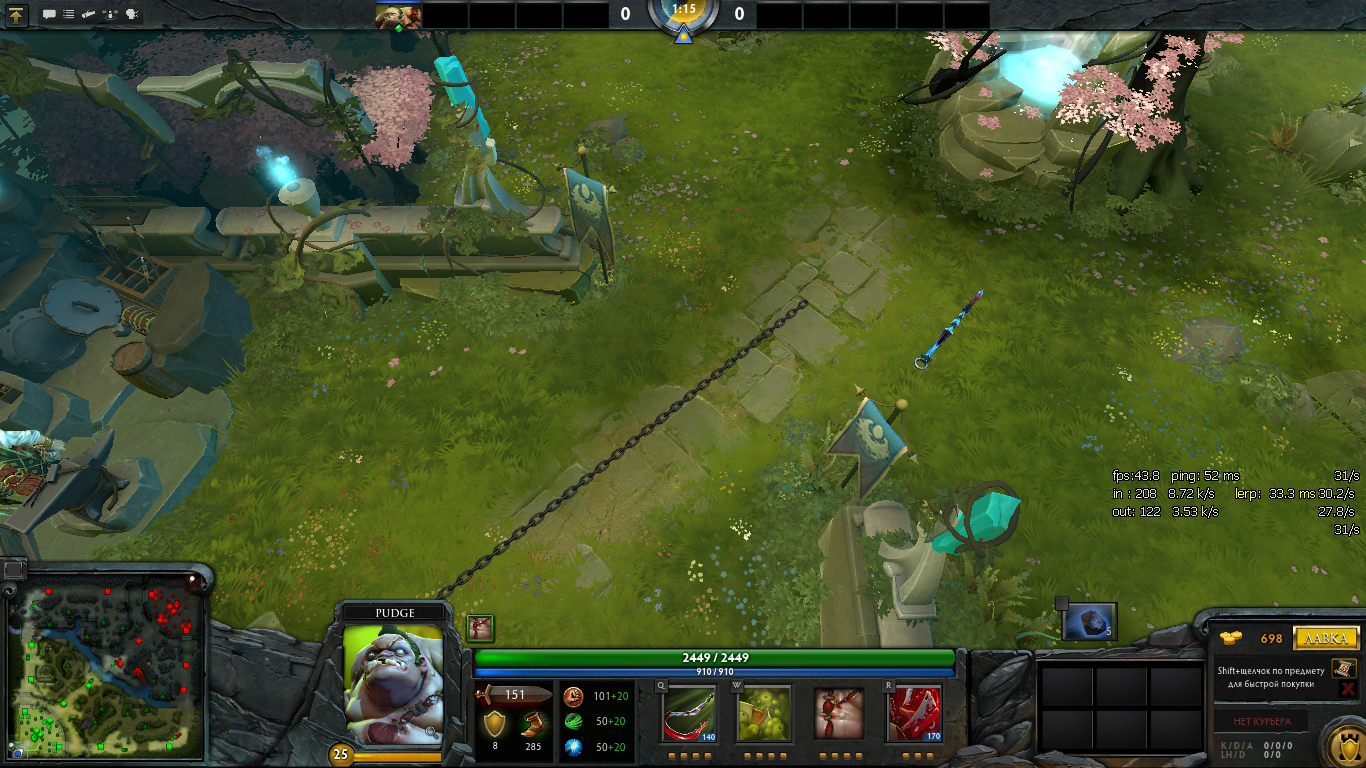Image resolution: width=1366 pixels, height=768 pixels.
Task: Select the Flesh Heap passive icon
Action: 839,713
